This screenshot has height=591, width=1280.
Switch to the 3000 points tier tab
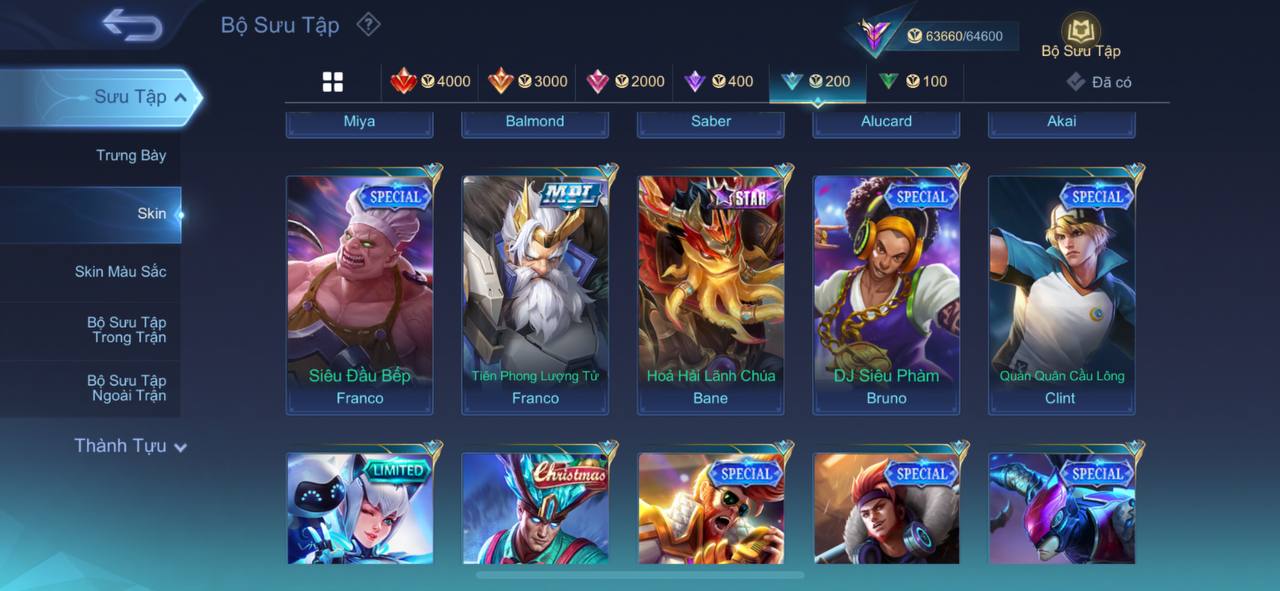[x=528, y=82]
